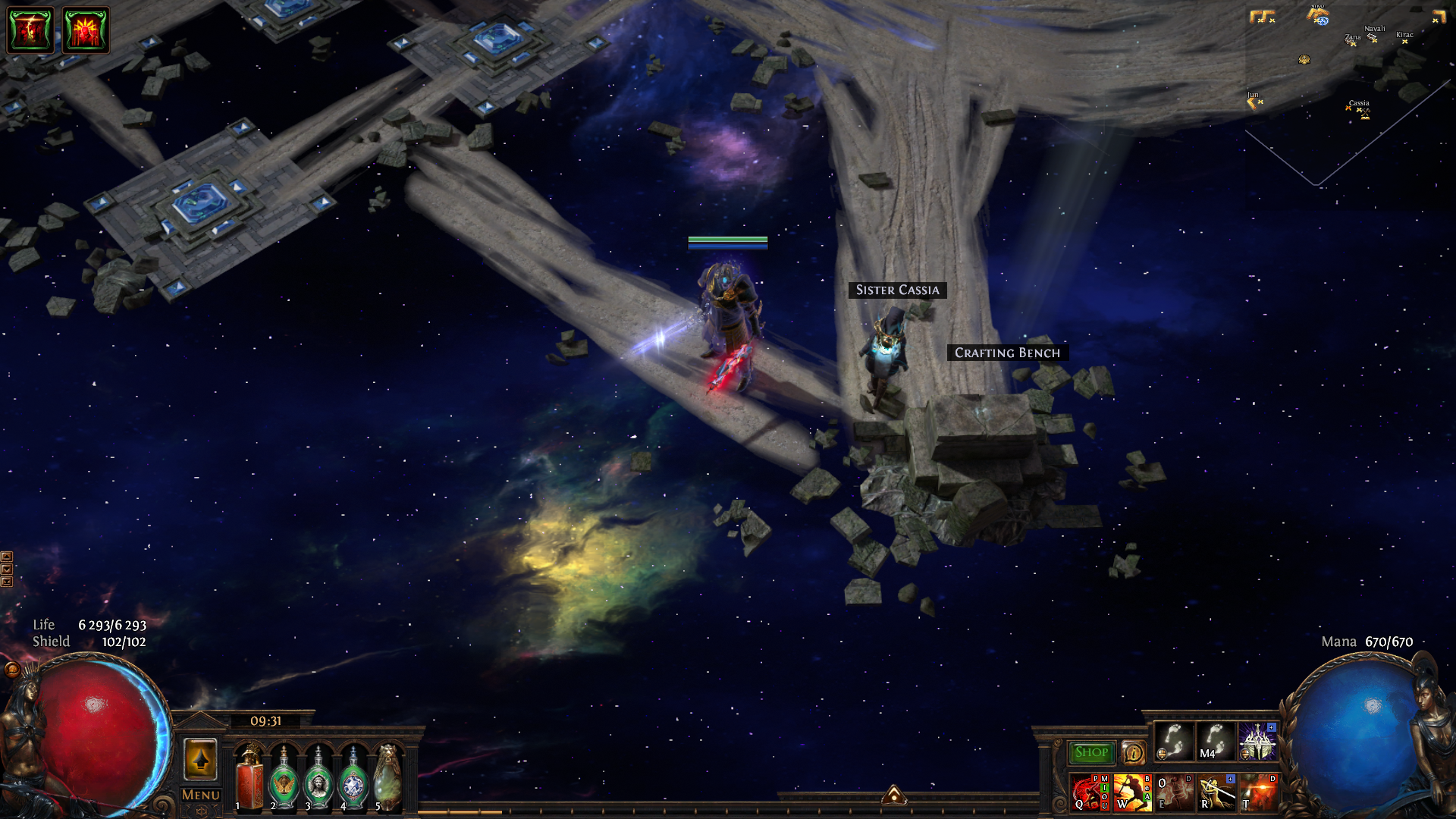This screenshot has width=1456, height=819.
Task: Open the Menu button
Action: [201, 795]
